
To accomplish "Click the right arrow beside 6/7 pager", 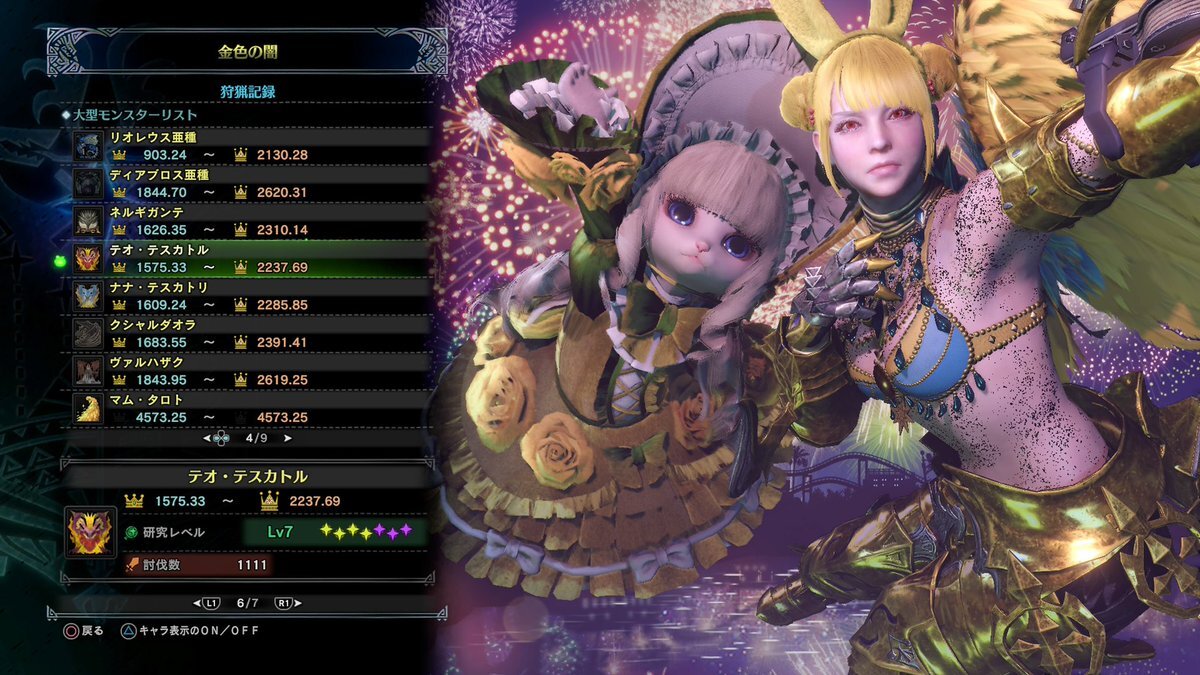I will tap(297, 604).
